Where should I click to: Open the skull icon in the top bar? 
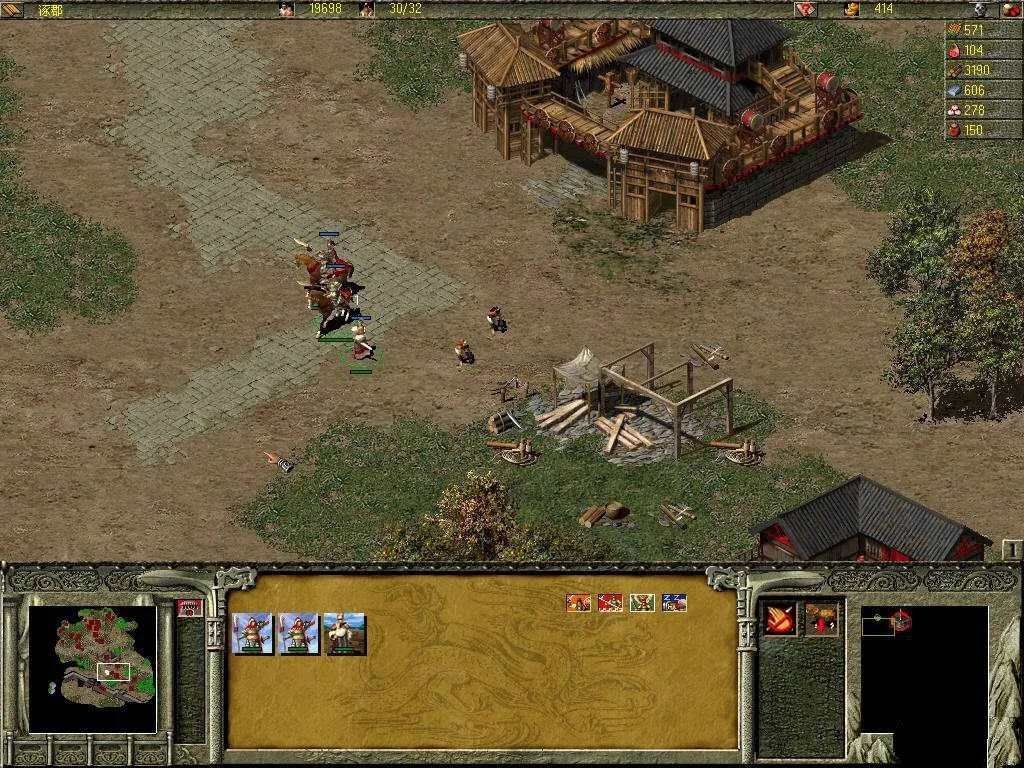[981, 9]
